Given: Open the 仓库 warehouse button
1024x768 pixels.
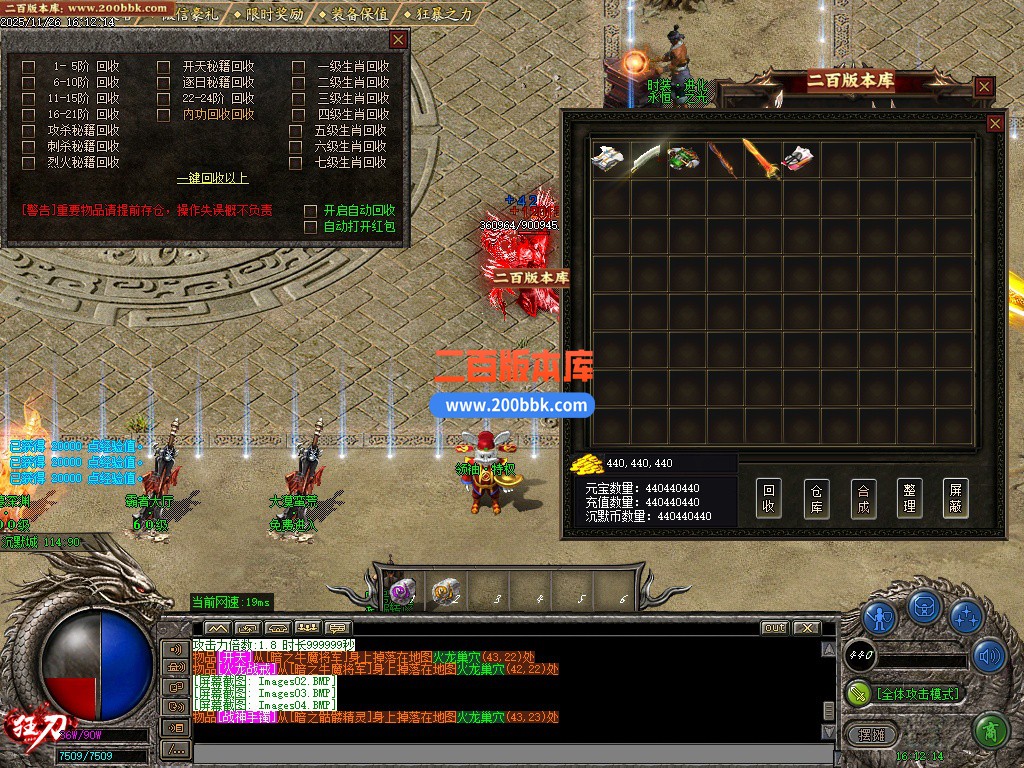Looking at the screenshot, I should tap(816, 498).
